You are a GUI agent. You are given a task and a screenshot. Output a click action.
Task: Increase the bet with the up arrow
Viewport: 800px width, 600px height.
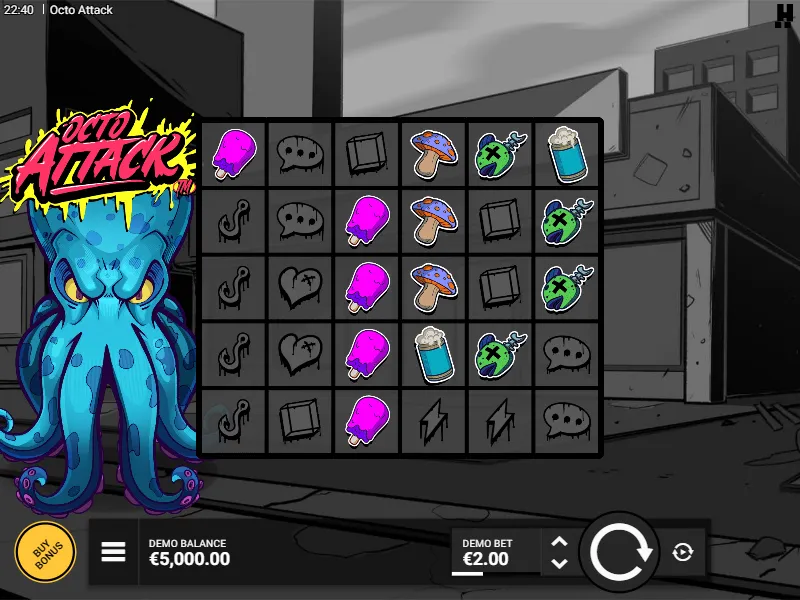pos(560,541)
